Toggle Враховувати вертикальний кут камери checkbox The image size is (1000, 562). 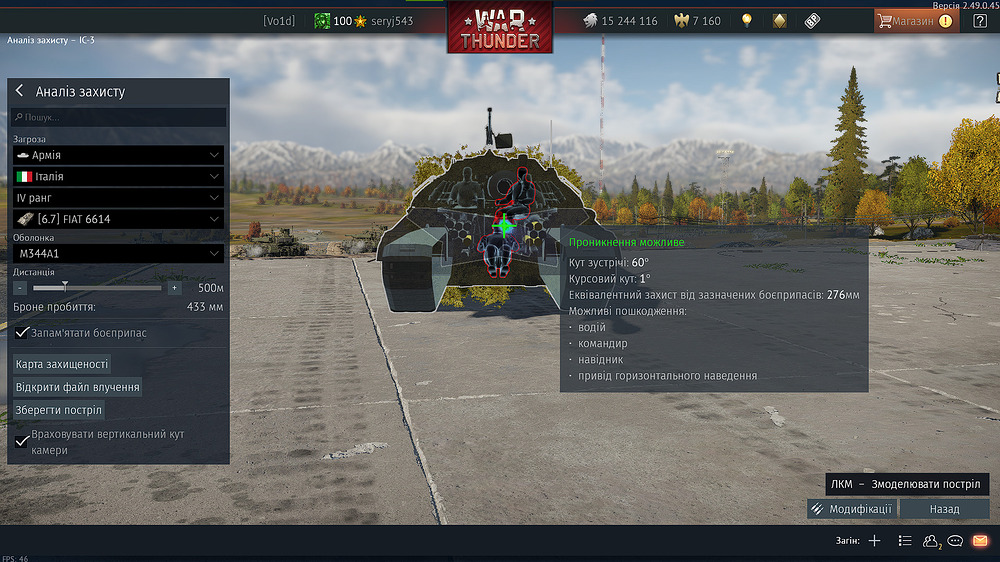(23, 440)
